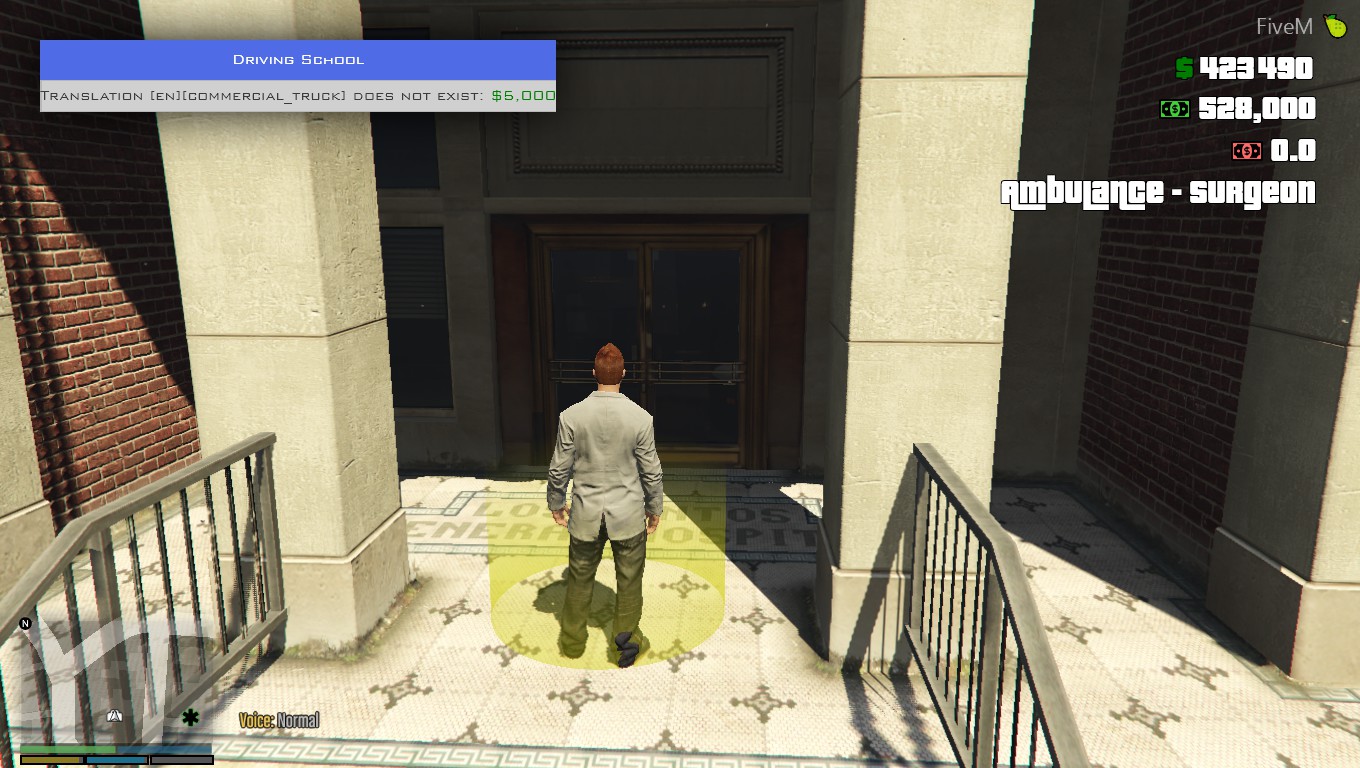Click the FiveM menu label
The image size is (1360, 768).
[1284, 25]
